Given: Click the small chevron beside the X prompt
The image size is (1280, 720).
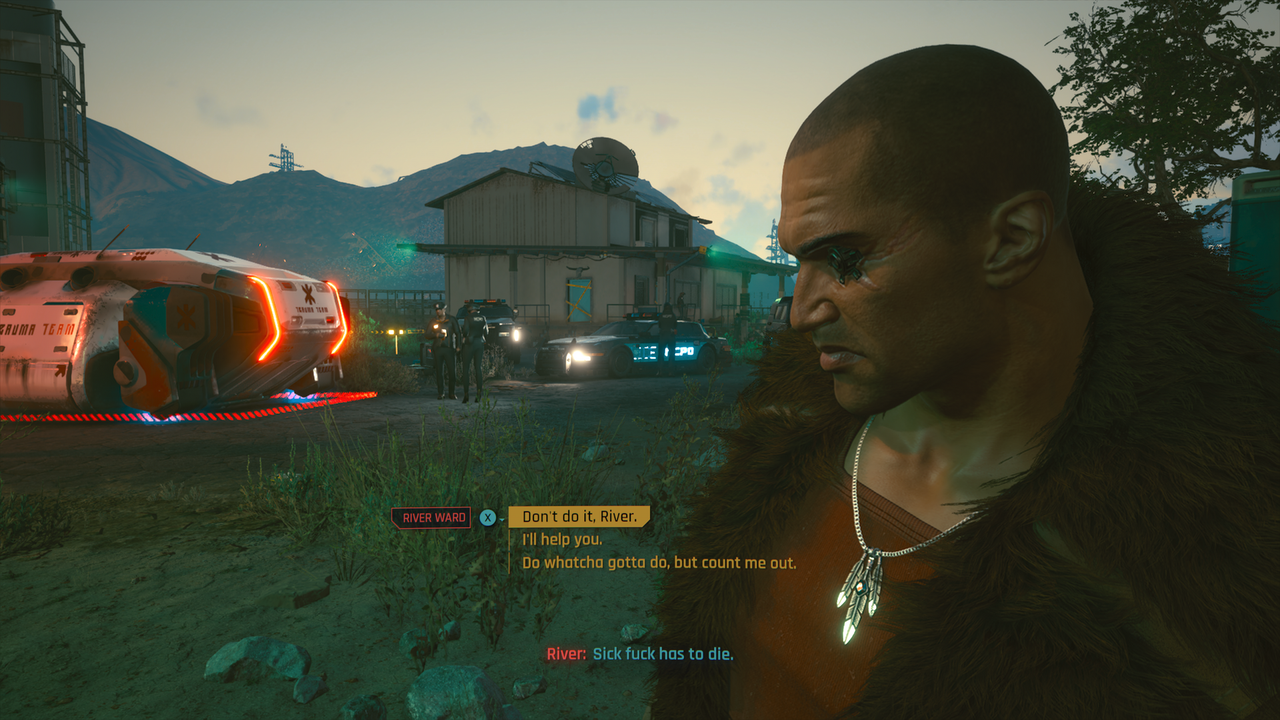Looking at the screenshot, I should pos(501,520).
